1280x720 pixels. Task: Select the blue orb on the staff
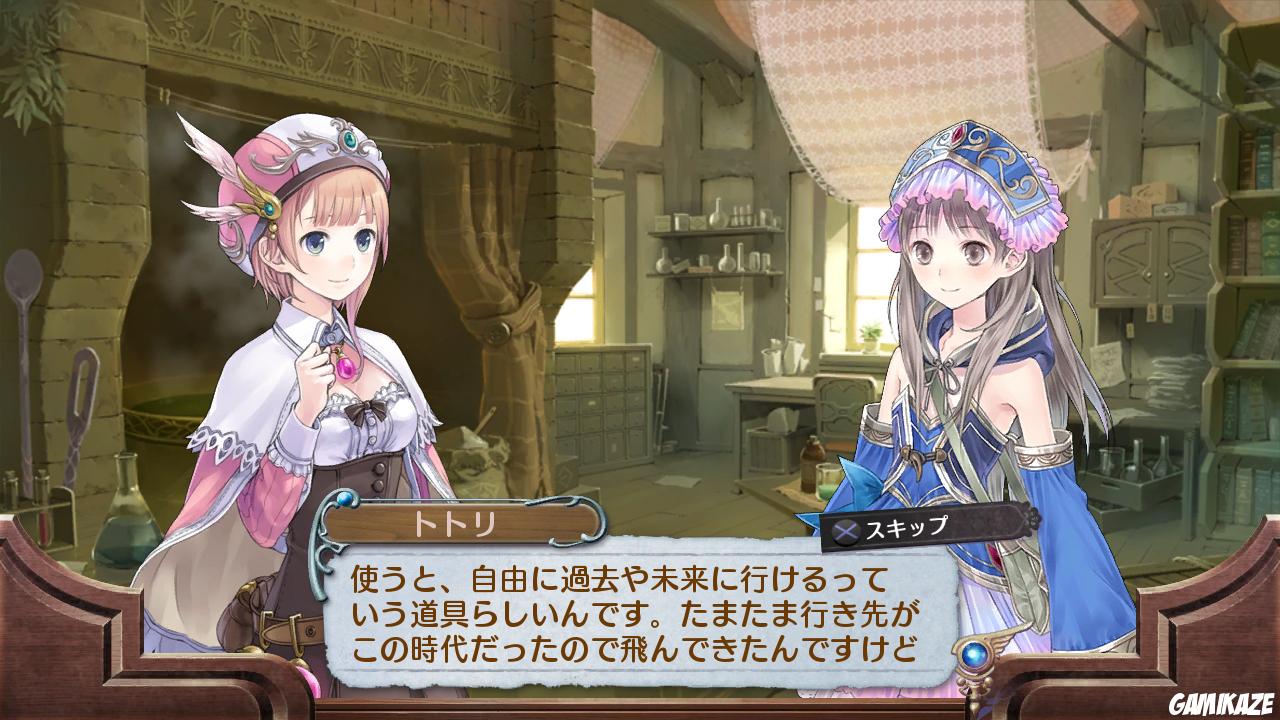coord(975,657)
